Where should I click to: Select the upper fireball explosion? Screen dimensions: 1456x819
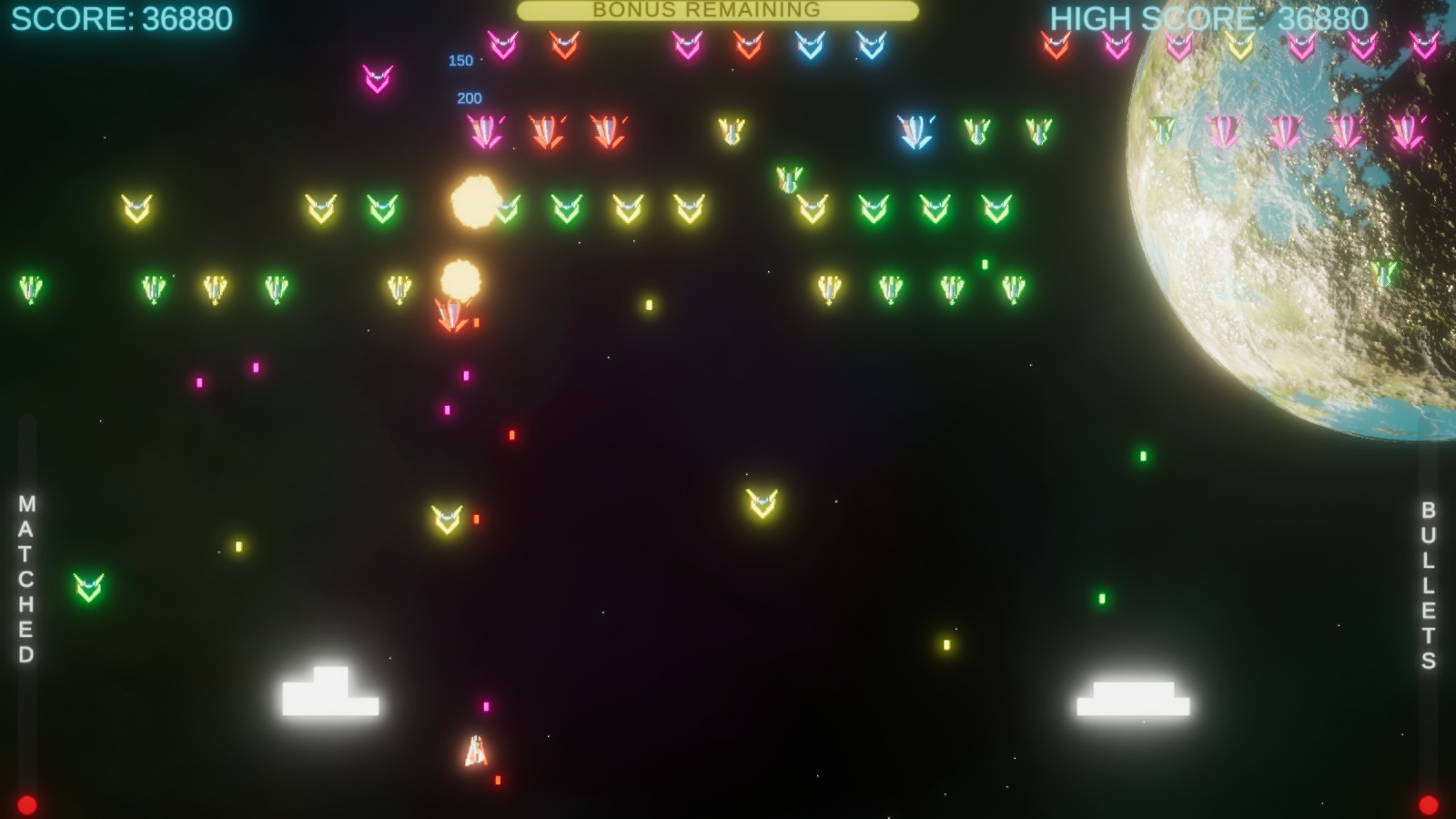[x=474, y=202]
